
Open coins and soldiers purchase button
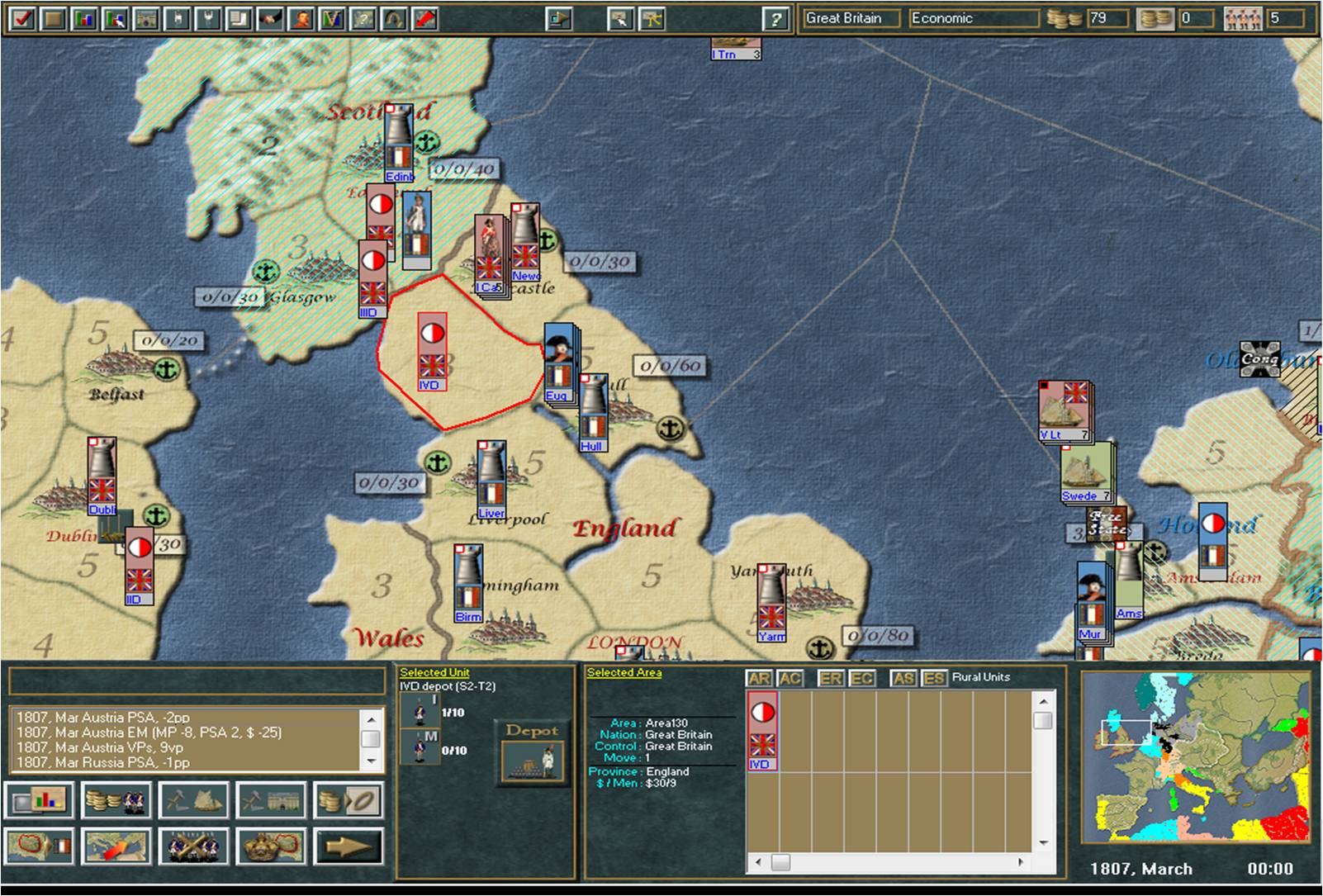coord(116,799)
